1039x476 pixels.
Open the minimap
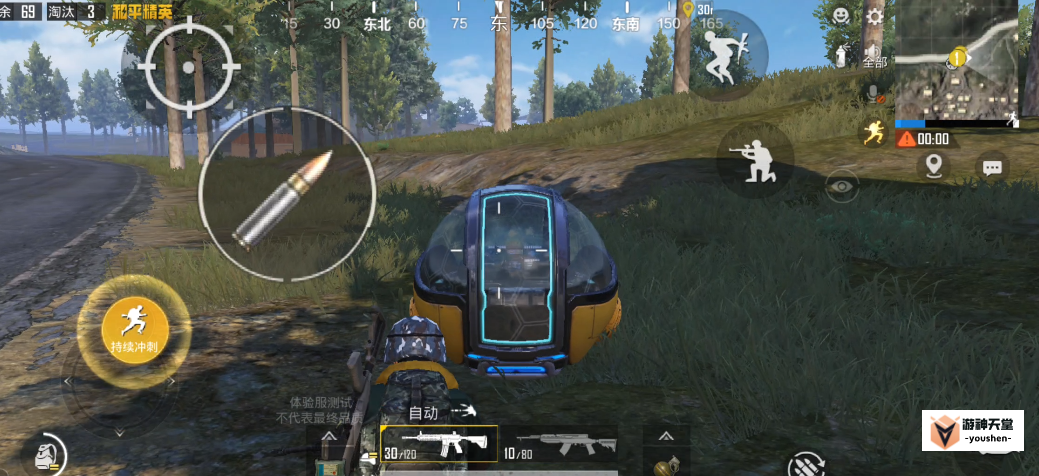(957, 61)
